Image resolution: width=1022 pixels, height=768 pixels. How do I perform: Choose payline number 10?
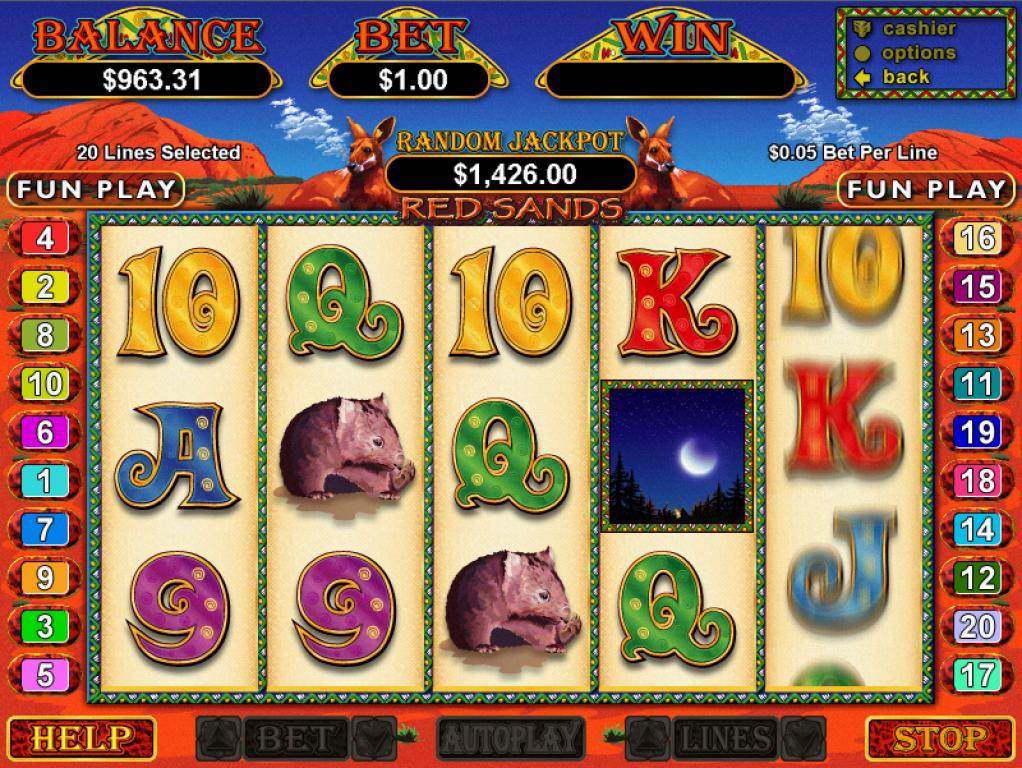tap(45, 384)
